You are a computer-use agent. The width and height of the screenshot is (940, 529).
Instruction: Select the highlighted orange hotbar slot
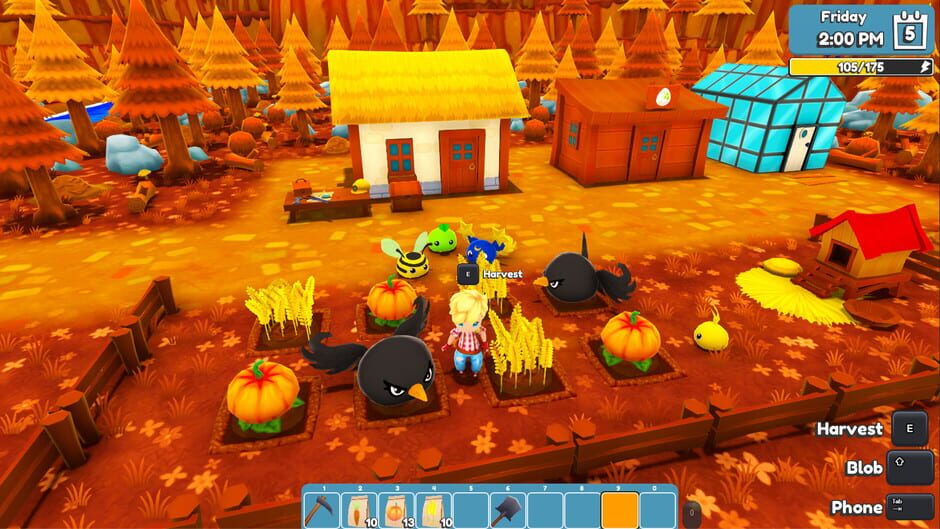pyautogui.click(x=620, y=510)
